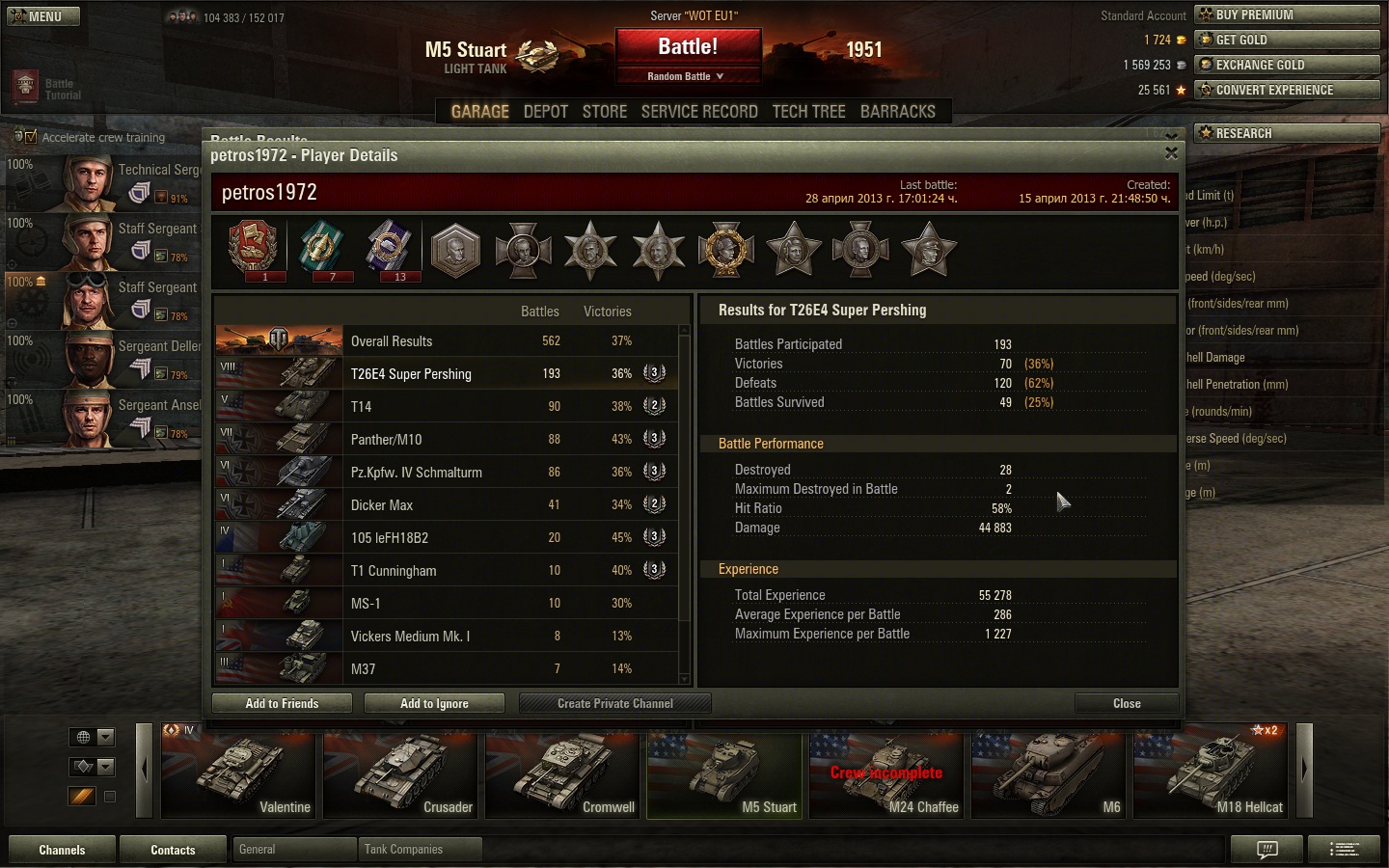This screenshot has width=1389, height=868.
Task: Close the Player Details window with X
Action: (x=1171, y=153)
